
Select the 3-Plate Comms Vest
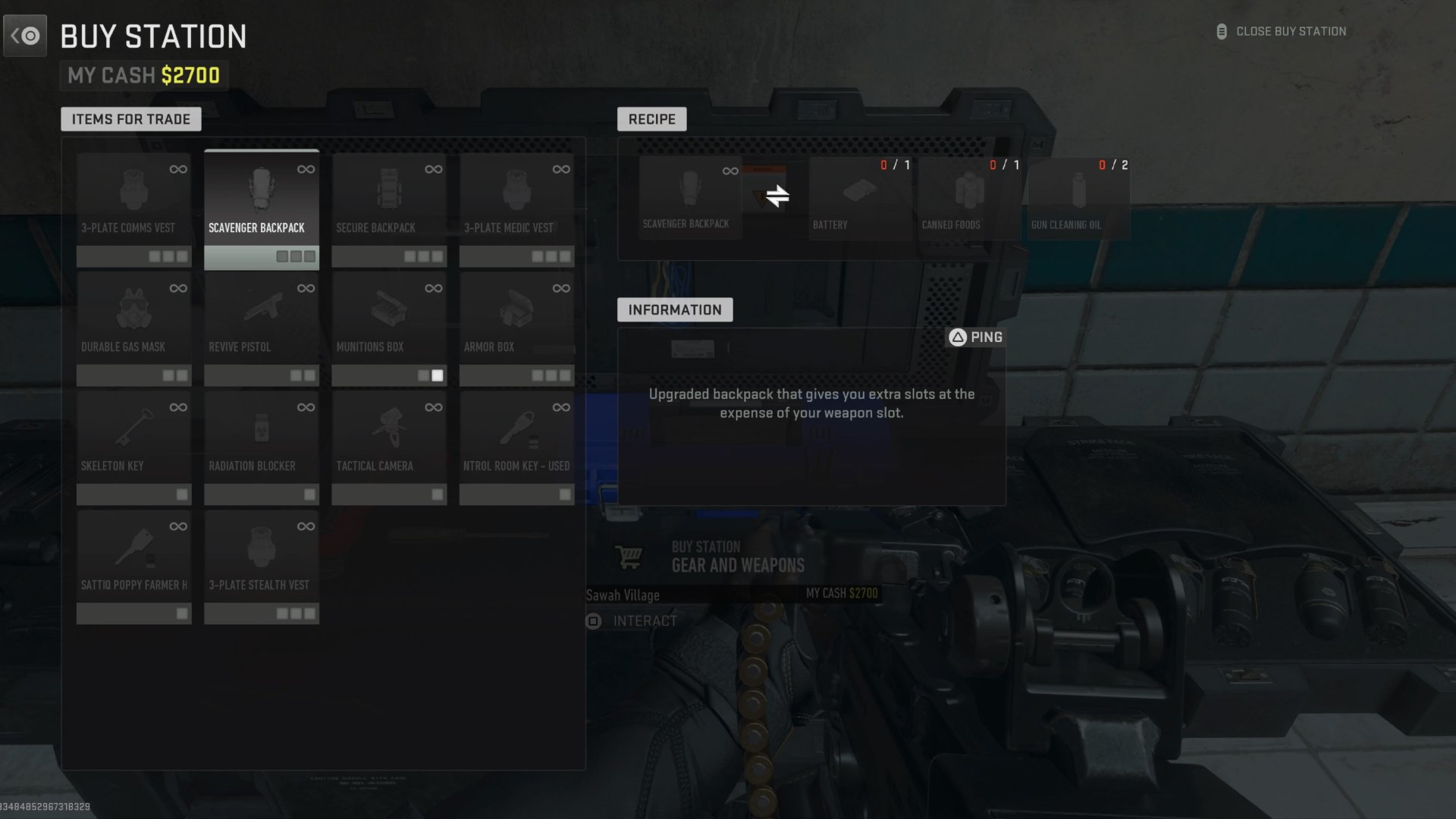[x=133, y=205]
